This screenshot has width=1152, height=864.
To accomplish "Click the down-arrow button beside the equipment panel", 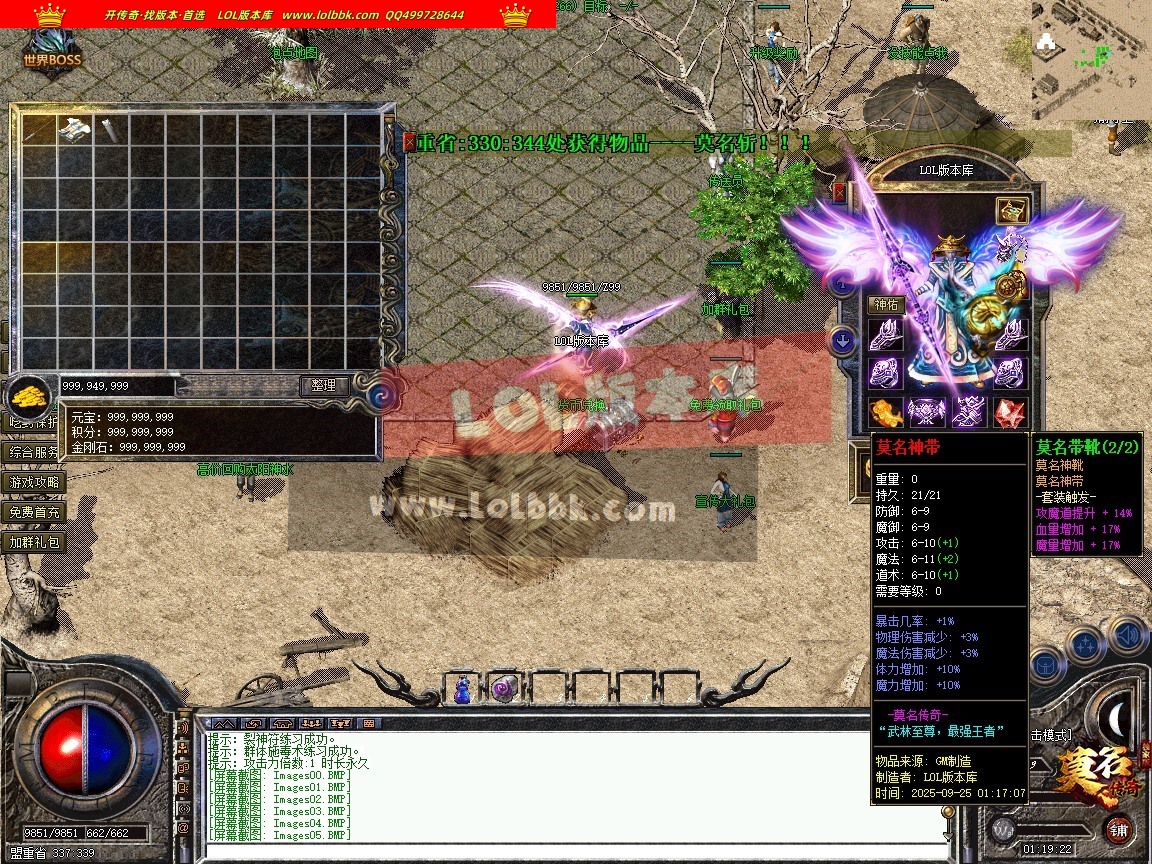I will [843, 341].
